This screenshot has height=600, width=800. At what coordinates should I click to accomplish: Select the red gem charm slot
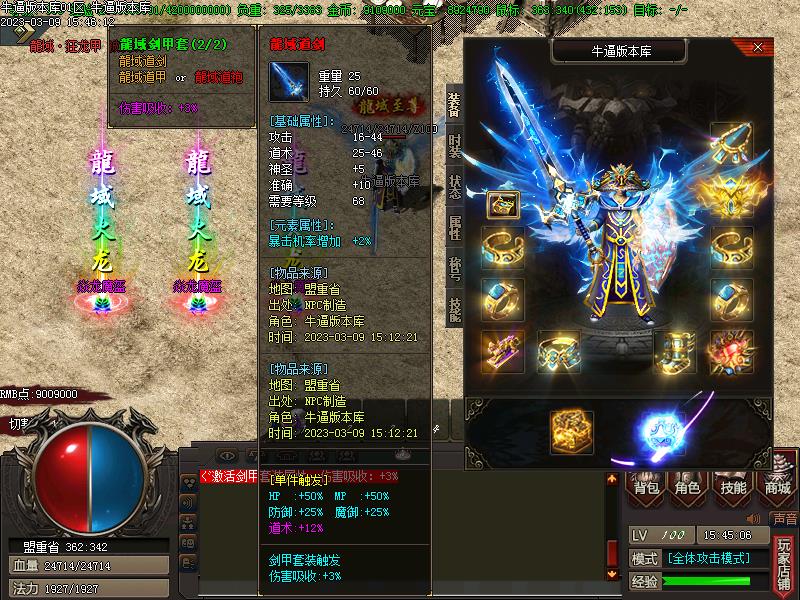[x=731, y=351]
